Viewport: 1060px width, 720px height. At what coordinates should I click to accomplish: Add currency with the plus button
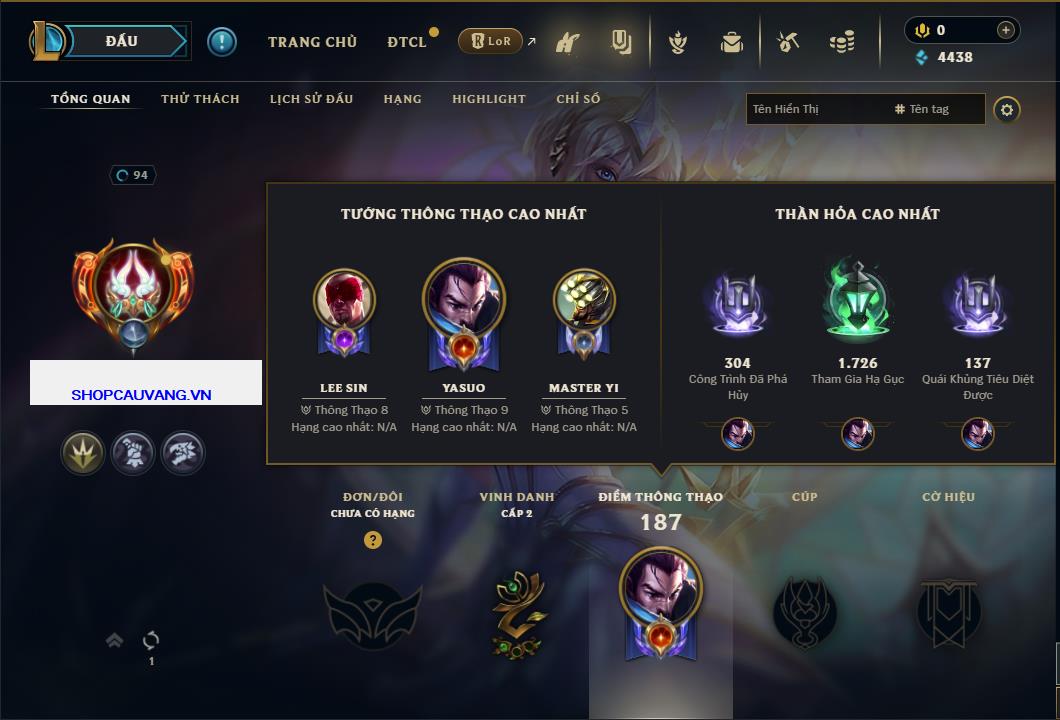[x=1005, y=30]
